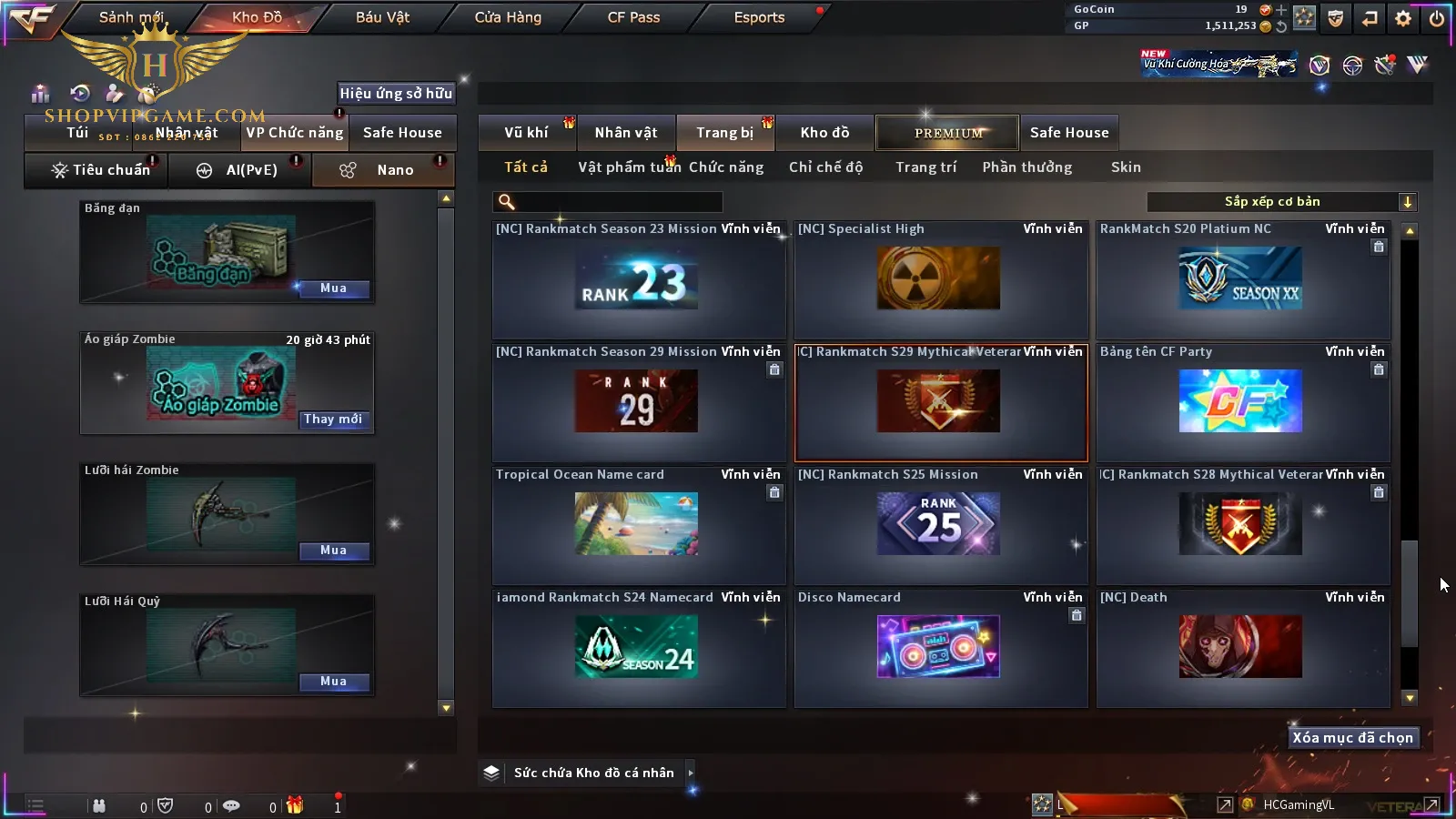Buy the Băng đạn item
The image size is (1456, 819).
click(334, 288)
